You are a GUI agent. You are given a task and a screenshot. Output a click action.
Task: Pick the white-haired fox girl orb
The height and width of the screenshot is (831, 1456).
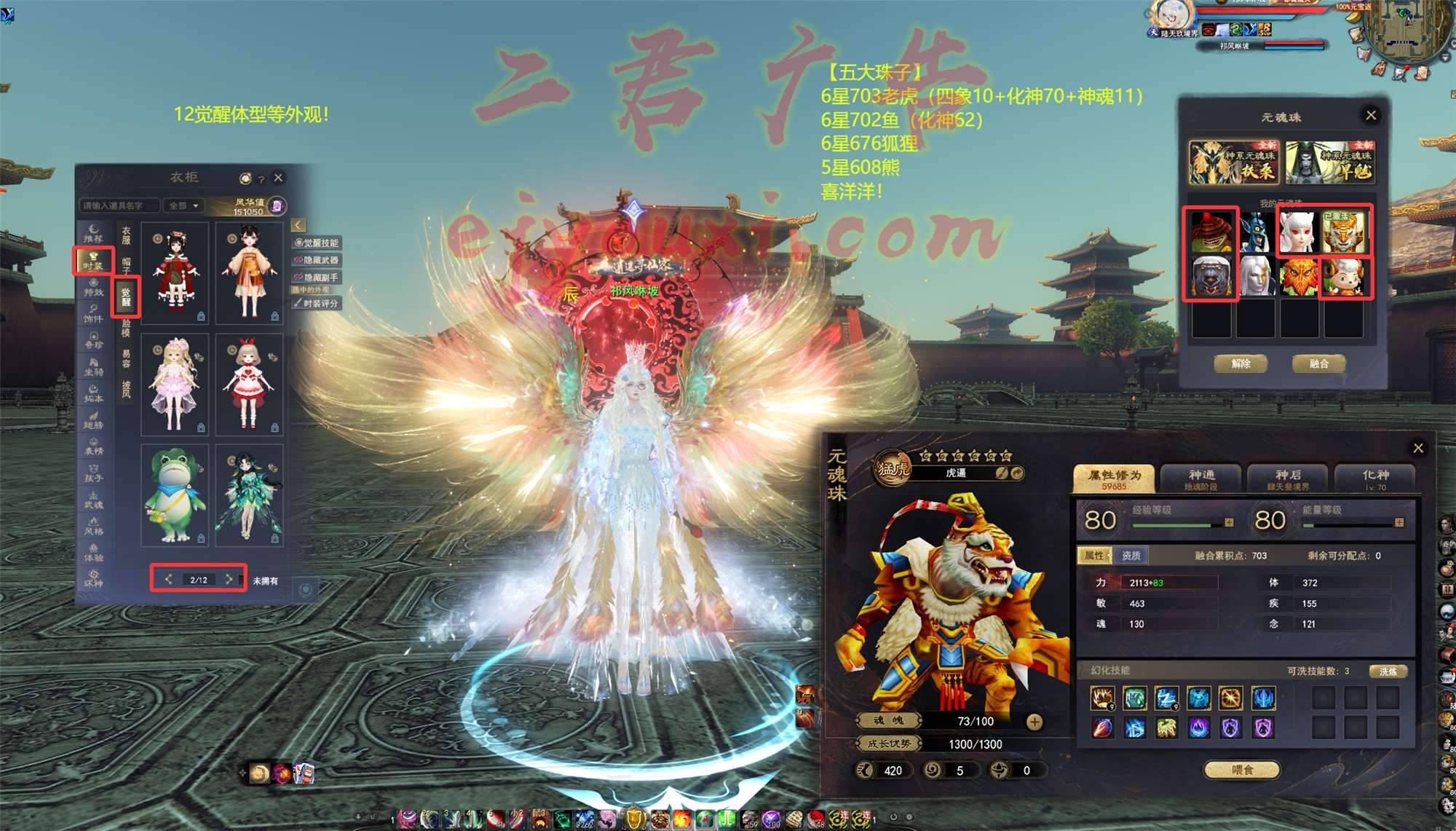pos(1299,232)
